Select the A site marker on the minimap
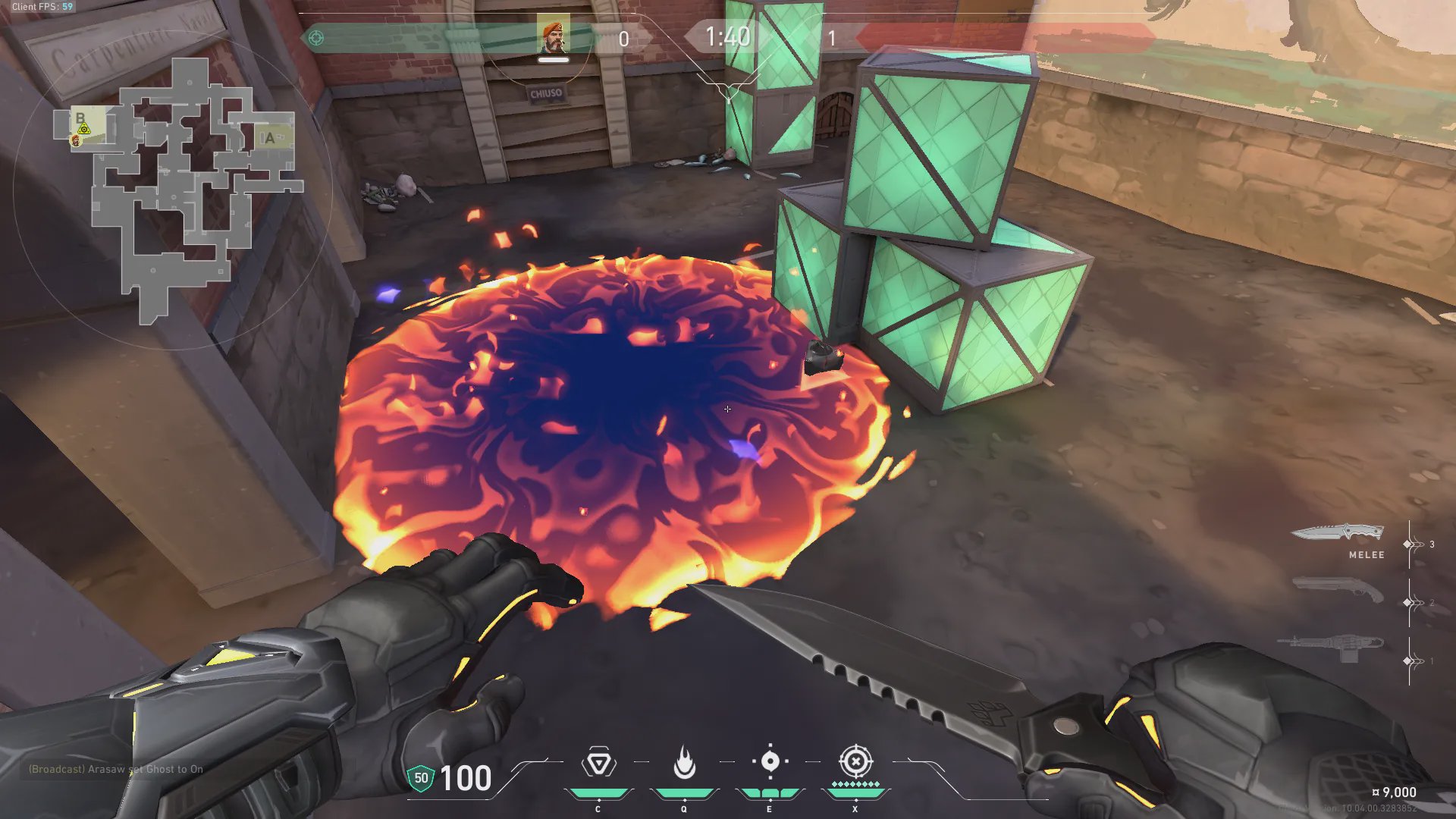1456x819 pixels. [x=269, y=138]
